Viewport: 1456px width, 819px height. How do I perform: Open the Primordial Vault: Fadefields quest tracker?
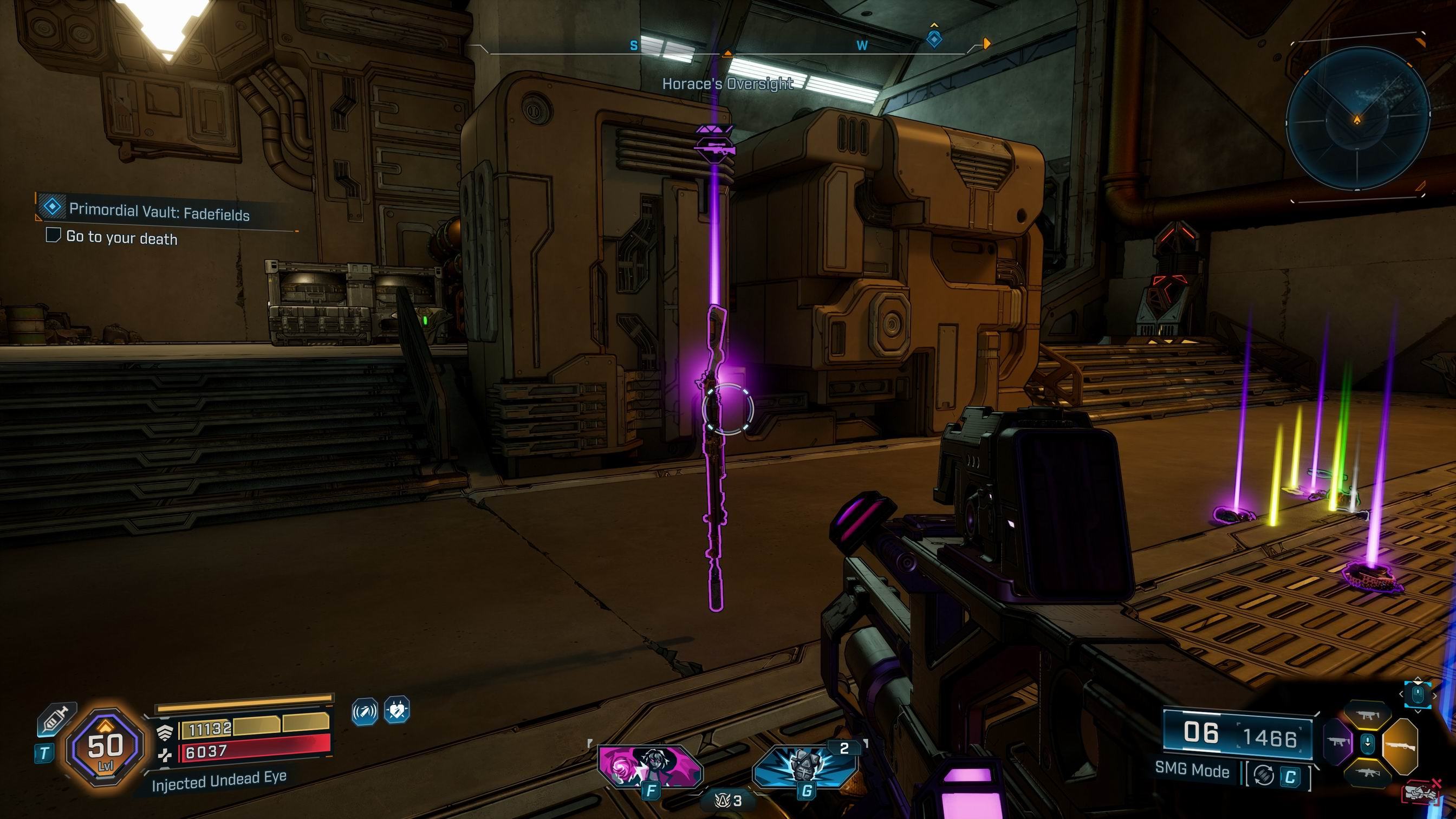click(x=158, y=211)
